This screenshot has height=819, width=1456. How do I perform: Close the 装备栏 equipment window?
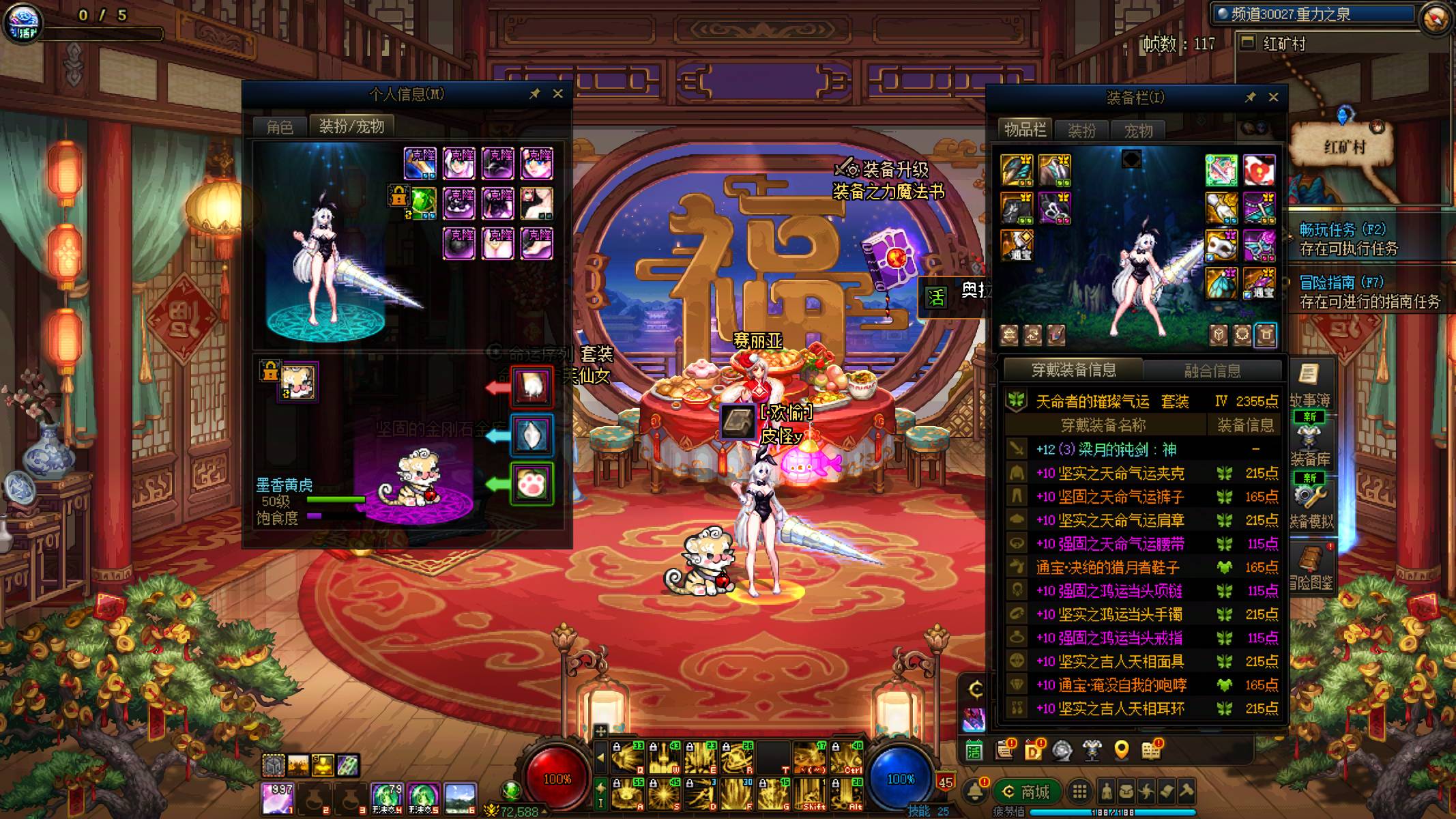[x=1273, y=98]
